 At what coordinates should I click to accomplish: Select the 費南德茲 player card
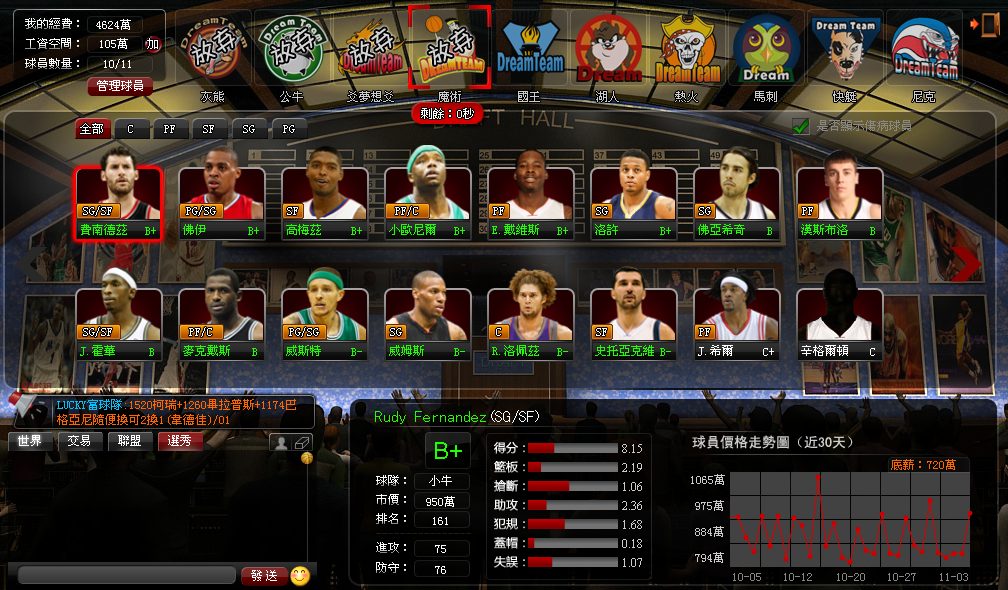tap(118, 203)
